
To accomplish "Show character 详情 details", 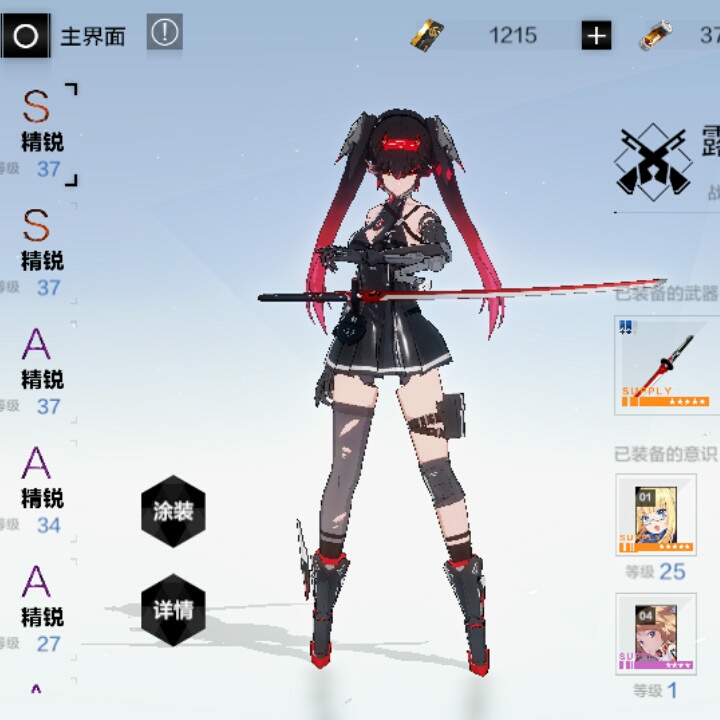I will point(173,609).
